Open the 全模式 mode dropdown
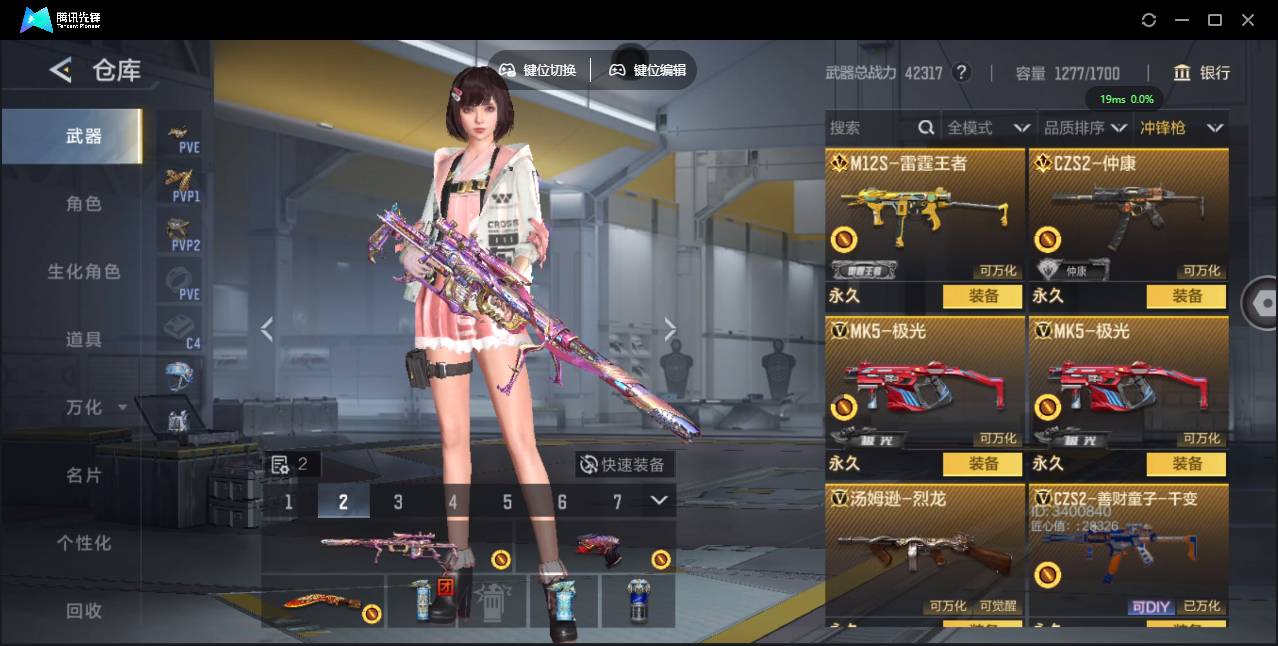This screenshot has height=646, width=1278. click(987, 128)
